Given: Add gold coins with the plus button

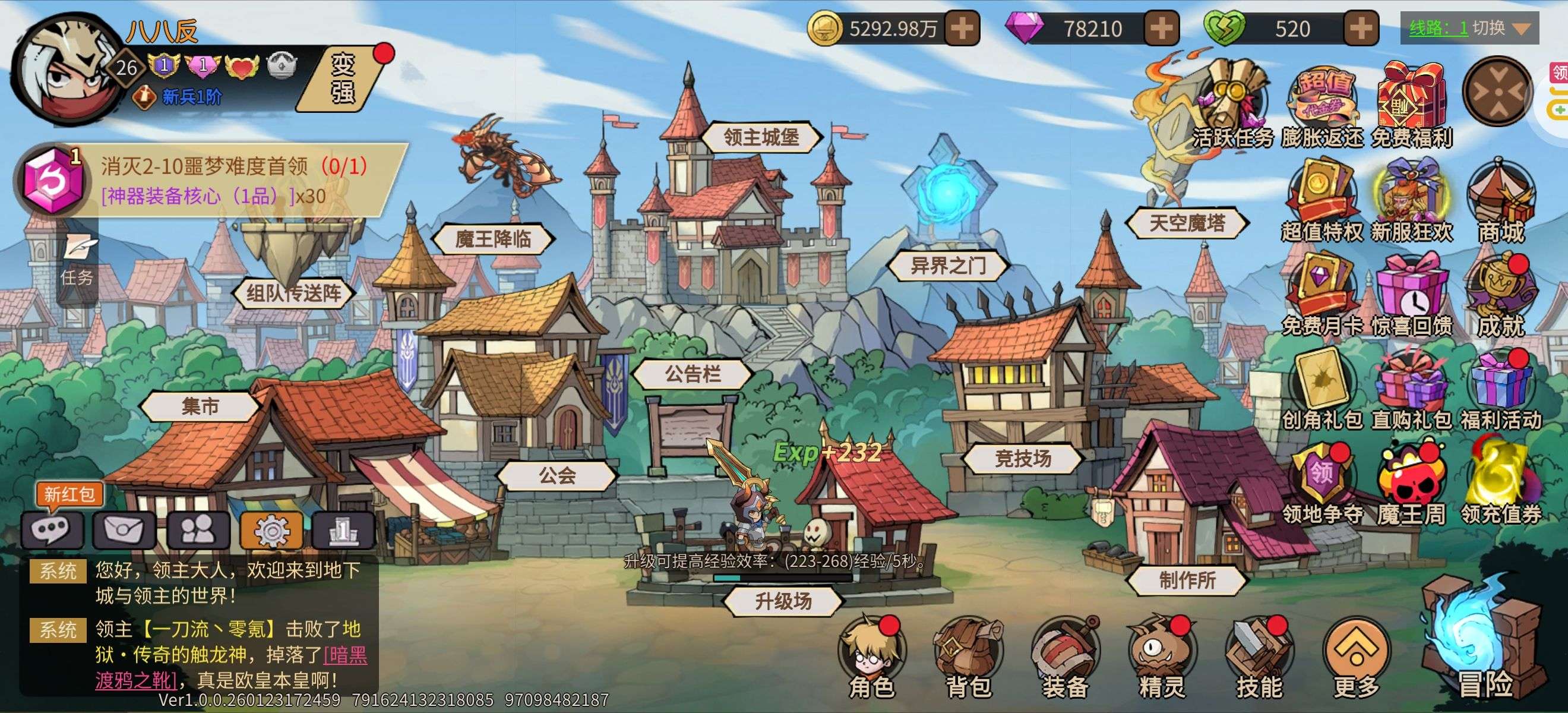Looking at the screenshot, I should point(962,29).
